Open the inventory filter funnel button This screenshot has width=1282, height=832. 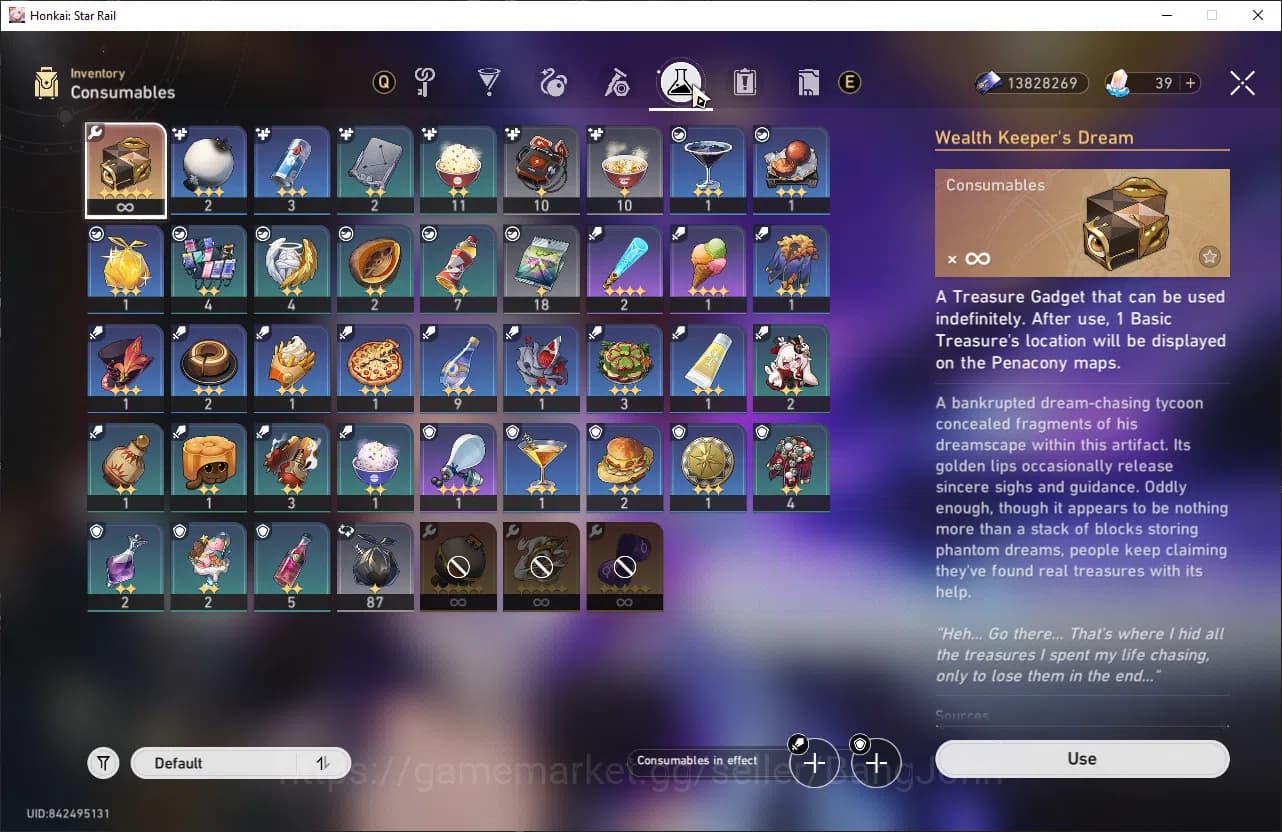[103, 763]
